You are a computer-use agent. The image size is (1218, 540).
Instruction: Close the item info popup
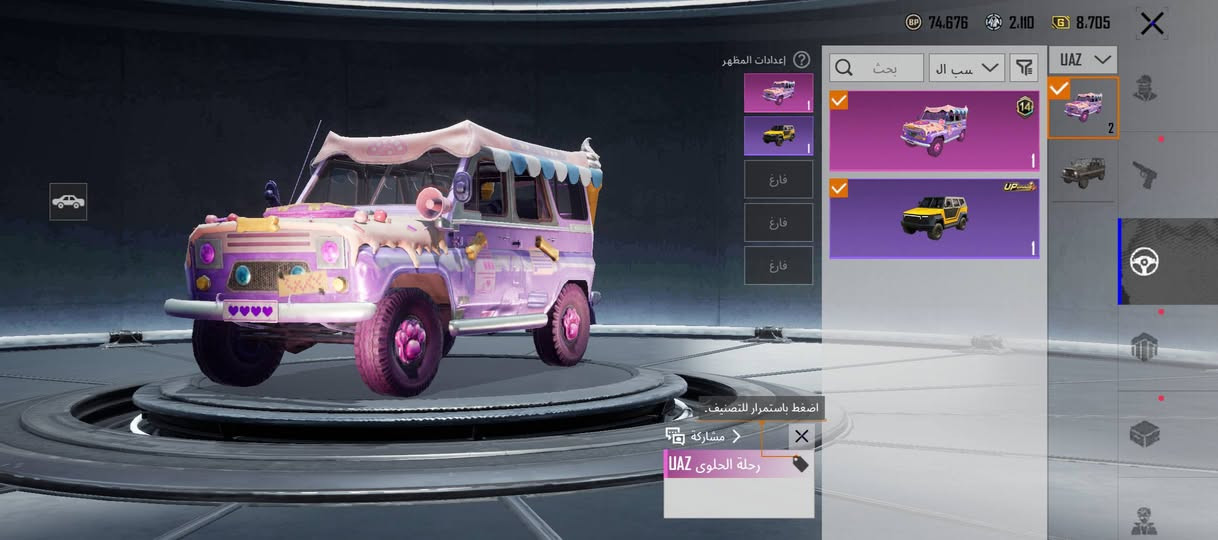point(801,437)
